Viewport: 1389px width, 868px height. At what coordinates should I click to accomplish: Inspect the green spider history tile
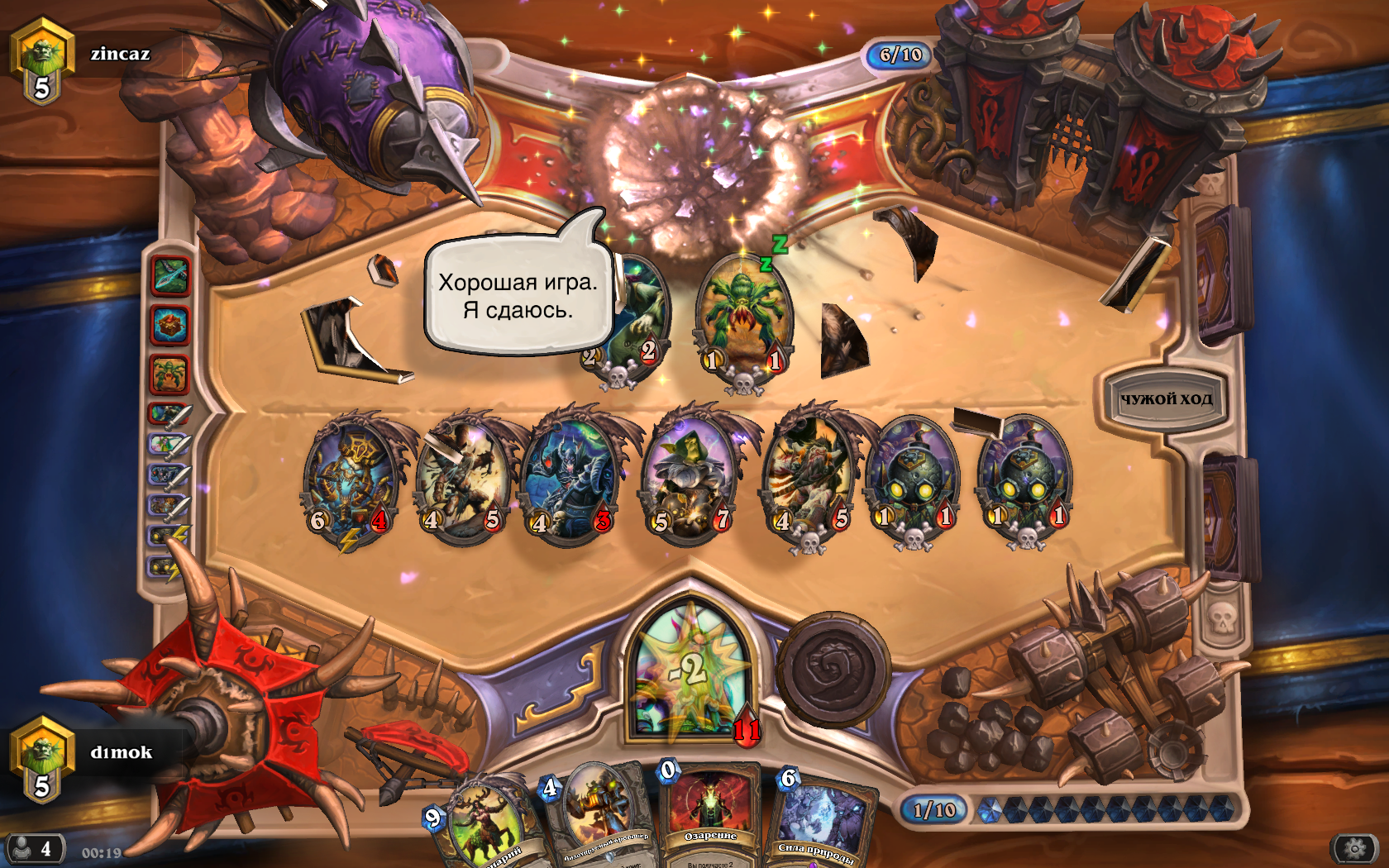(170, 374)
